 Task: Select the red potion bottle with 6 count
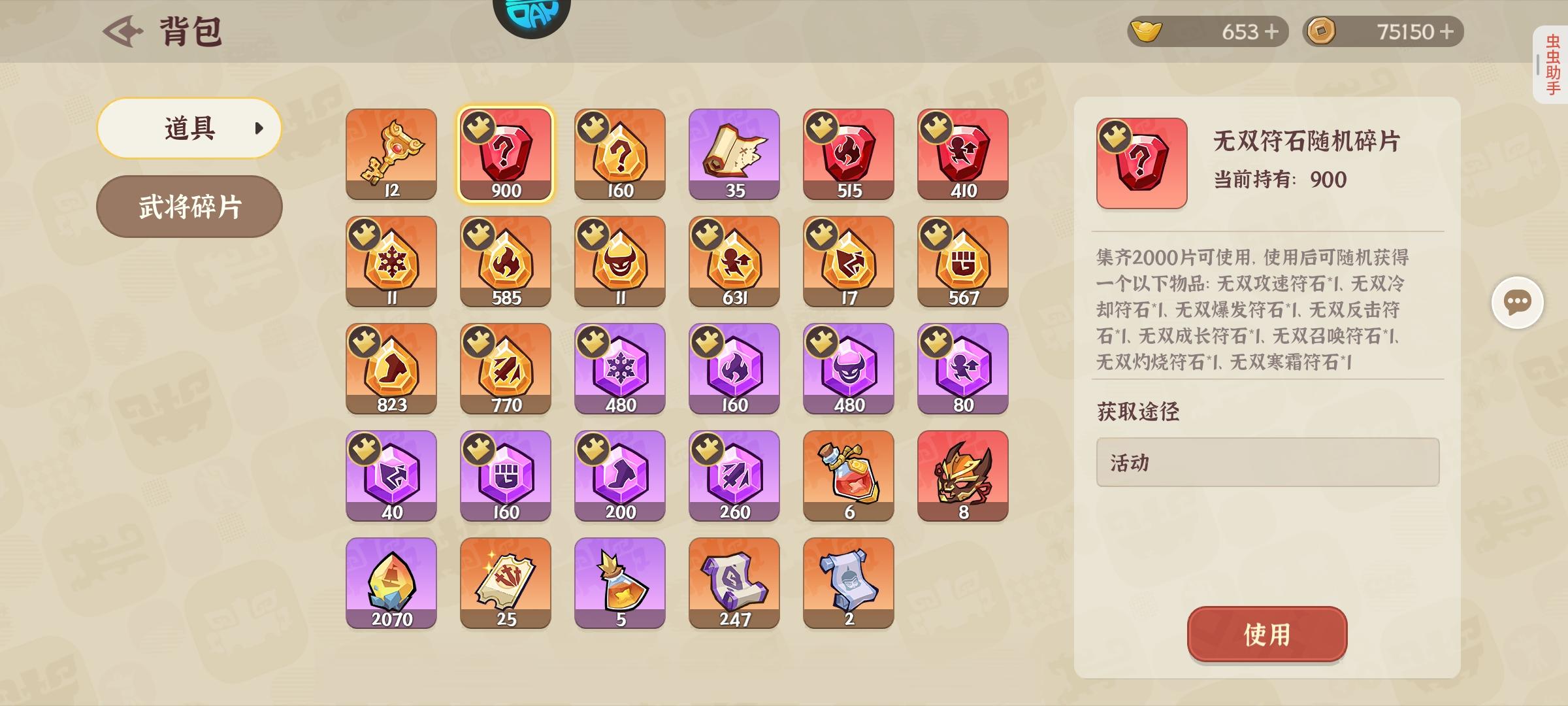pos(847,476)
